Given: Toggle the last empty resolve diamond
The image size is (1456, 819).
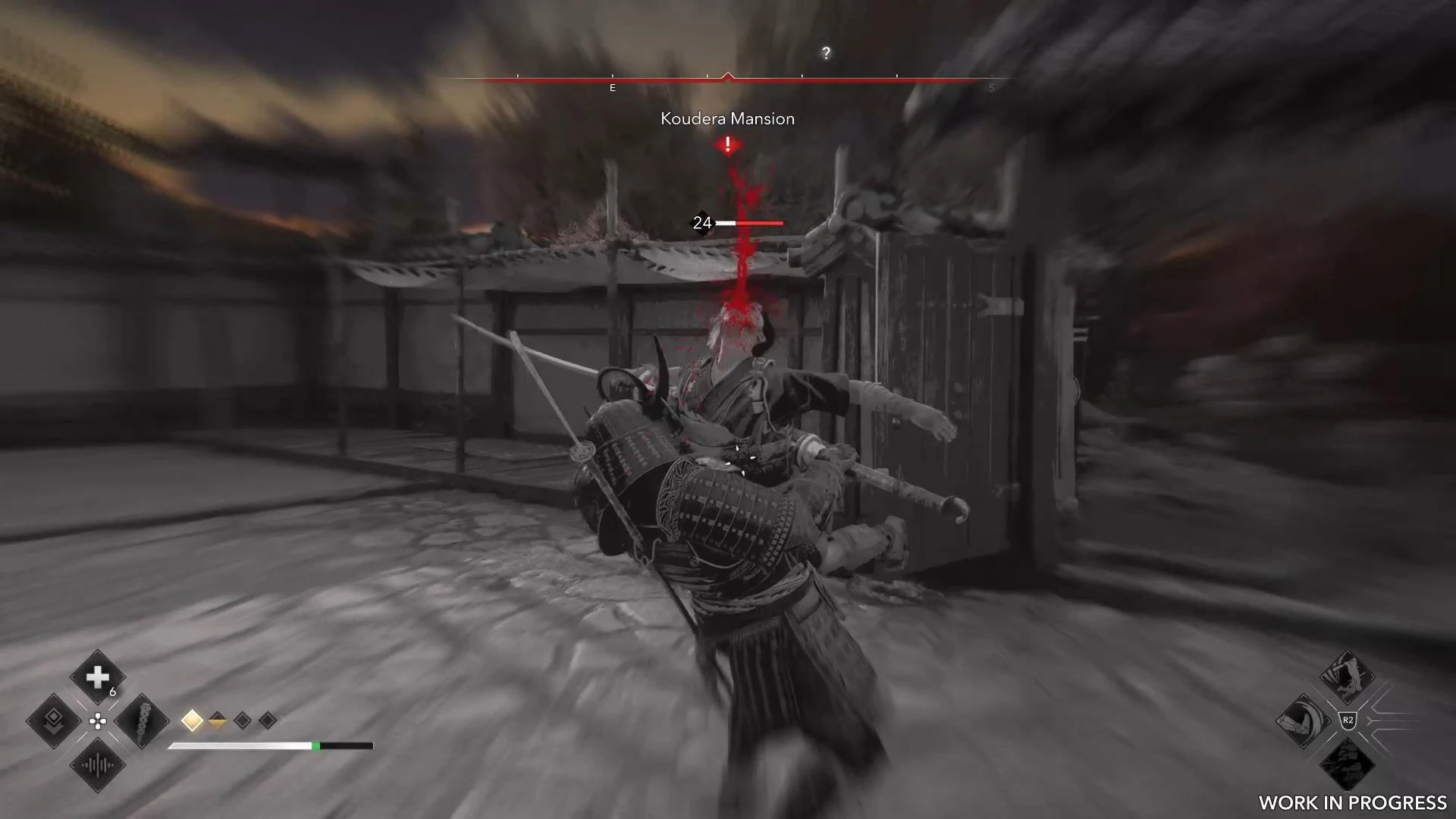Looking at the screenshot, I should 267,721.
